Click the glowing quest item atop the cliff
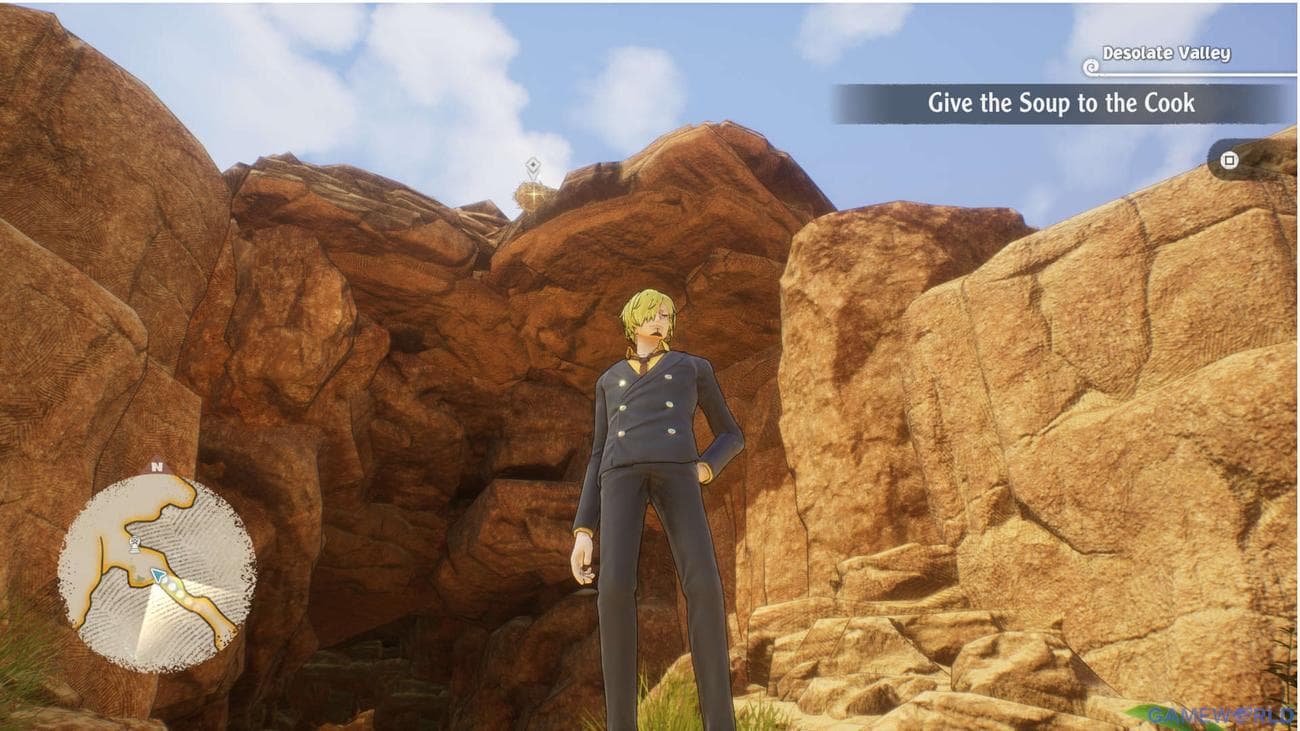 point(534,193)
